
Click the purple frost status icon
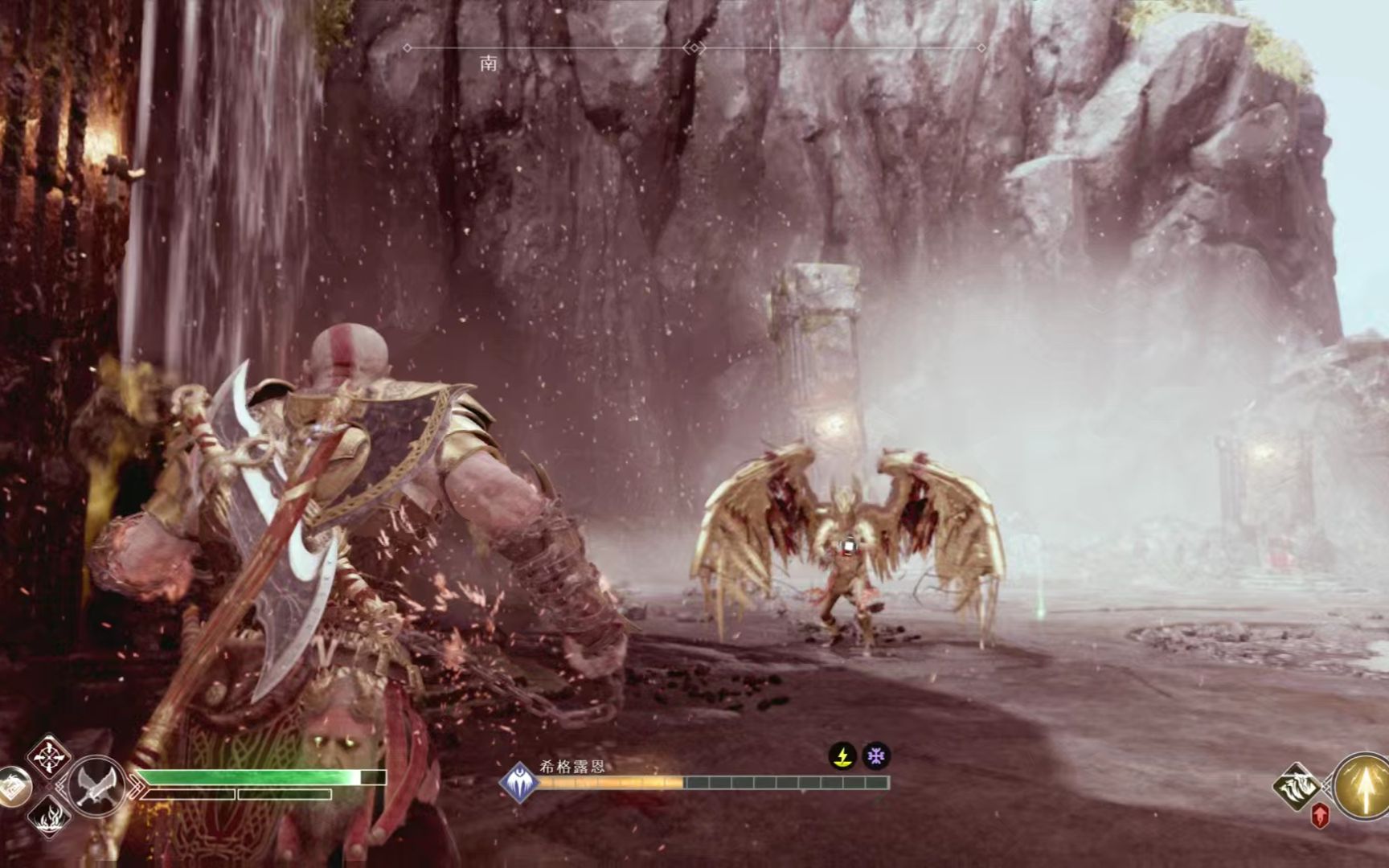pos(875,756)
